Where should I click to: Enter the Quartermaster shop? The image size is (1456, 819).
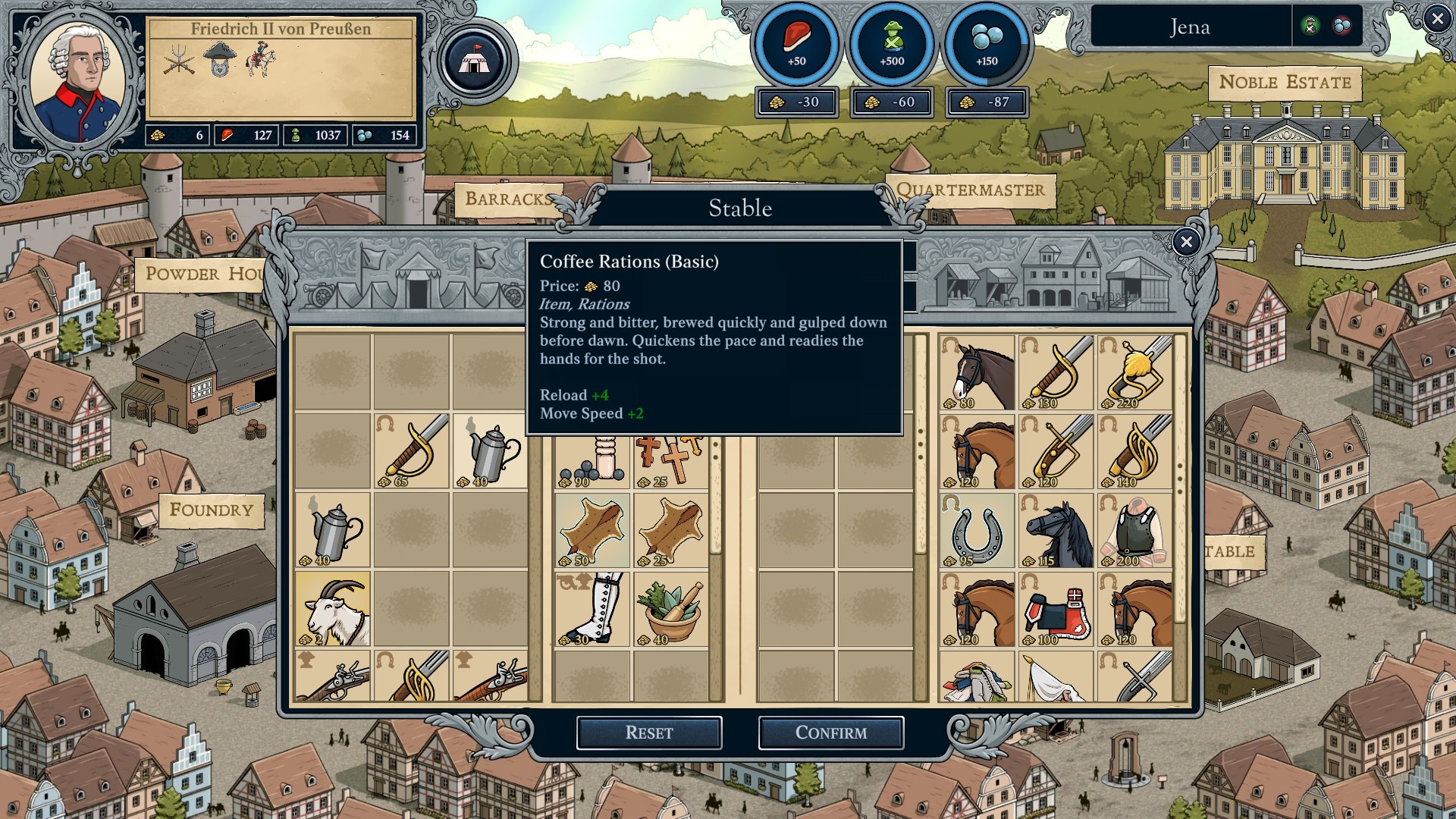tap(970, 190)
